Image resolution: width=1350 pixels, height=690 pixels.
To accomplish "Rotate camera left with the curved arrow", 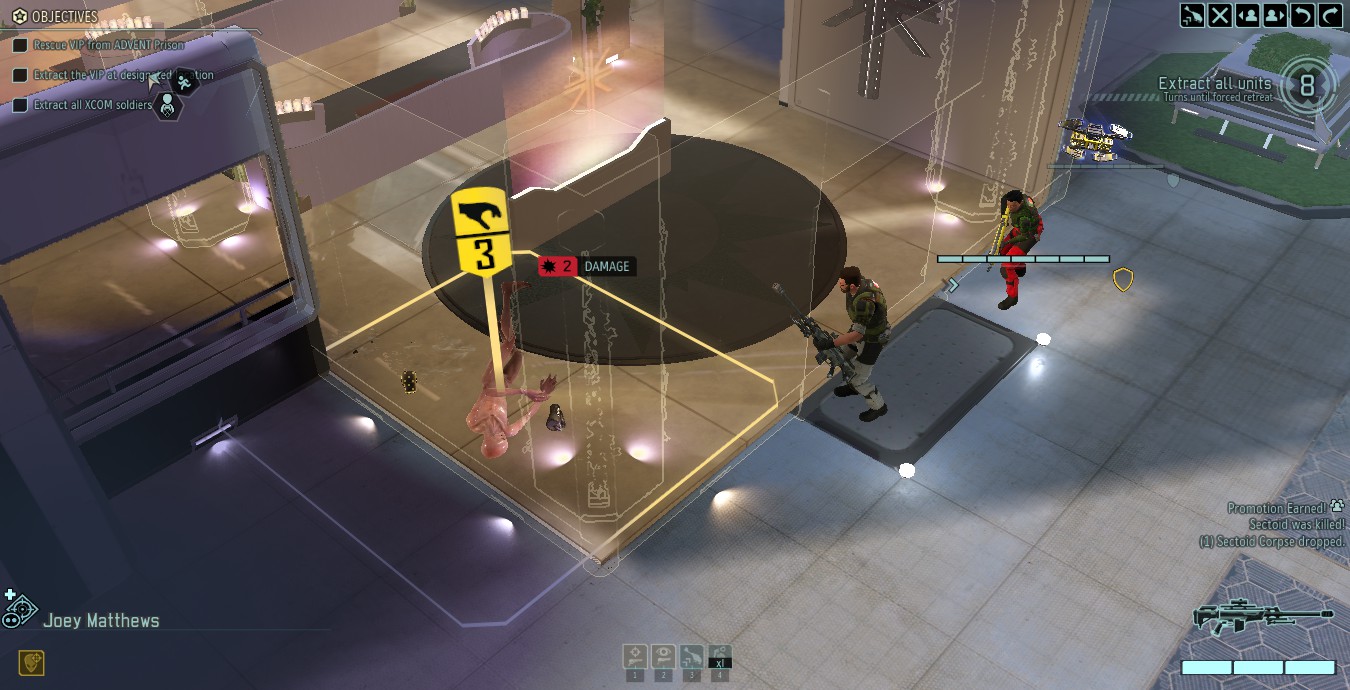I will 1302,14.
